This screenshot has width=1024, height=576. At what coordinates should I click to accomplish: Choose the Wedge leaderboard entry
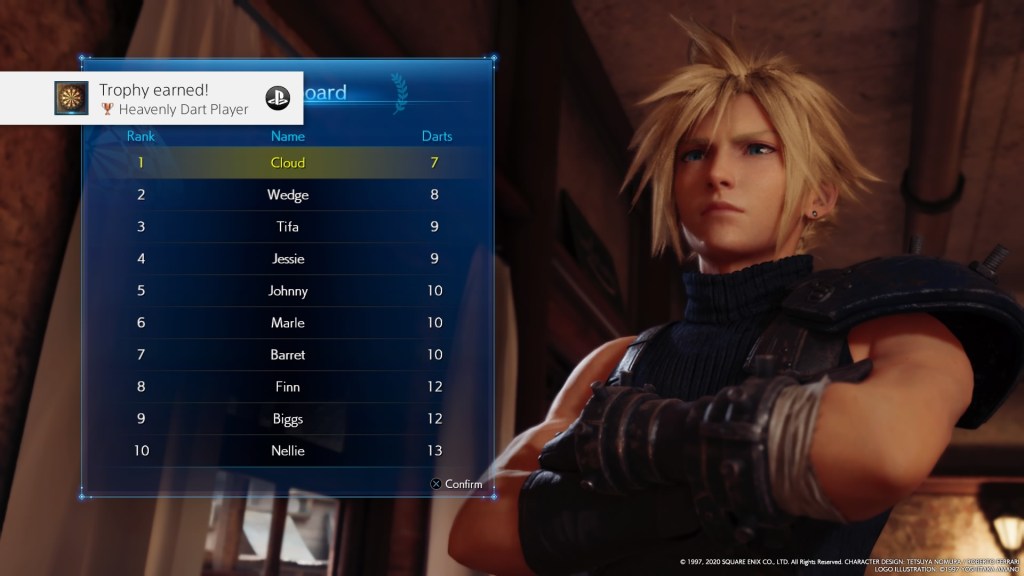(288, 195)
